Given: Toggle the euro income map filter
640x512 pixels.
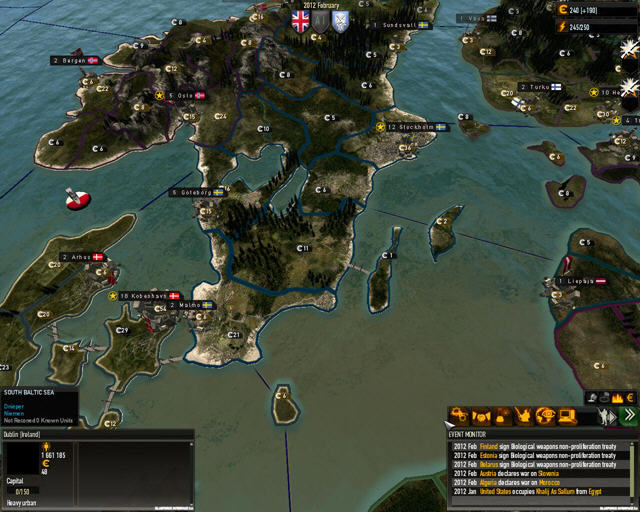Looking at the screenshot, I should click(x=632, y=398).
